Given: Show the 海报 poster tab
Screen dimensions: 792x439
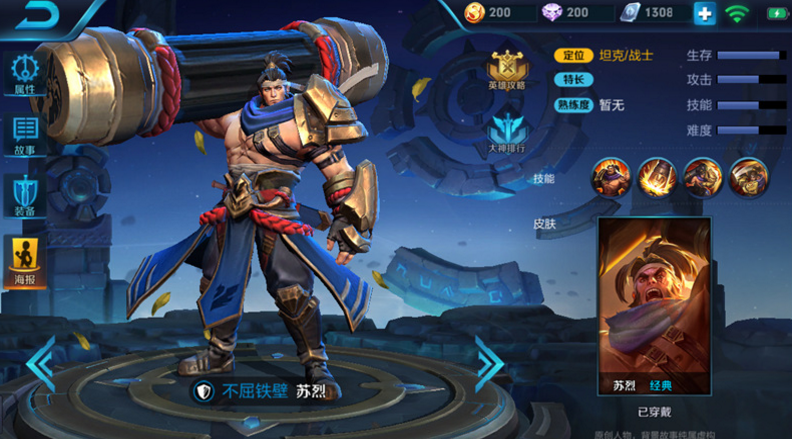Looking at the screenshot, I should click(x=25, y=262).
